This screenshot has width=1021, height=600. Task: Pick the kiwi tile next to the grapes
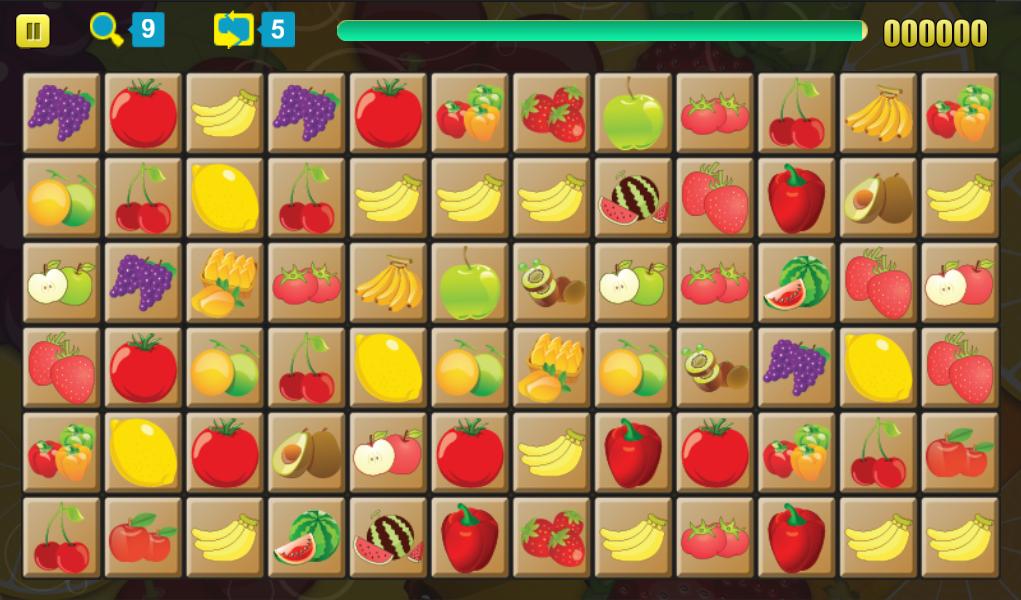(714, 367)
